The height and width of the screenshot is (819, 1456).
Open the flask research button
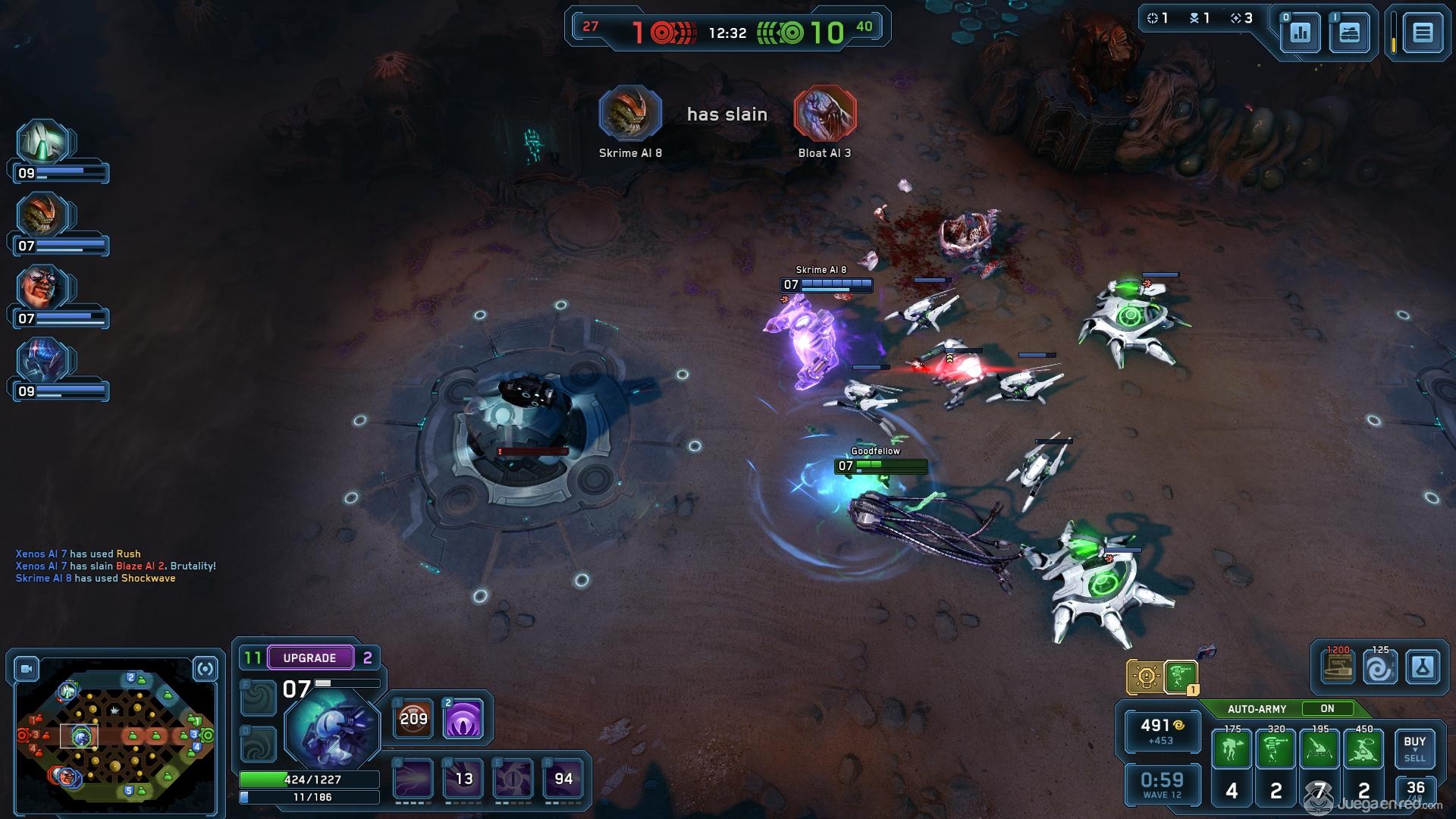pos(1422,669)
